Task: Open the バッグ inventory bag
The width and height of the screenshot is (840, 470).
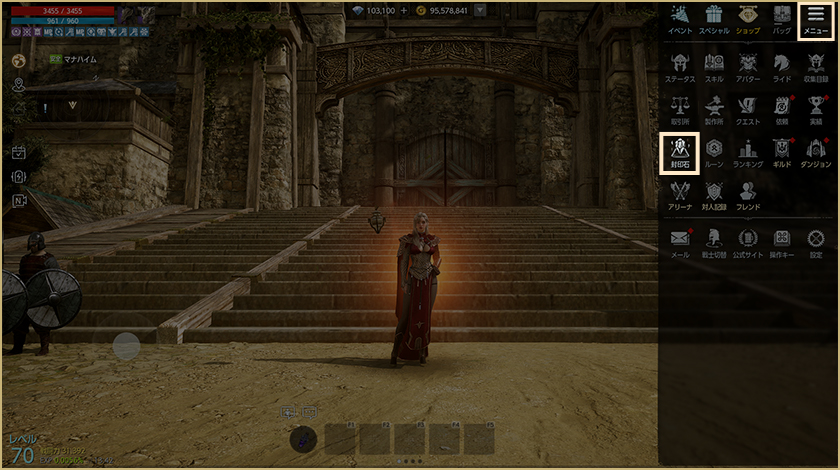Action: pyautogui.click(x=782, y=20)
